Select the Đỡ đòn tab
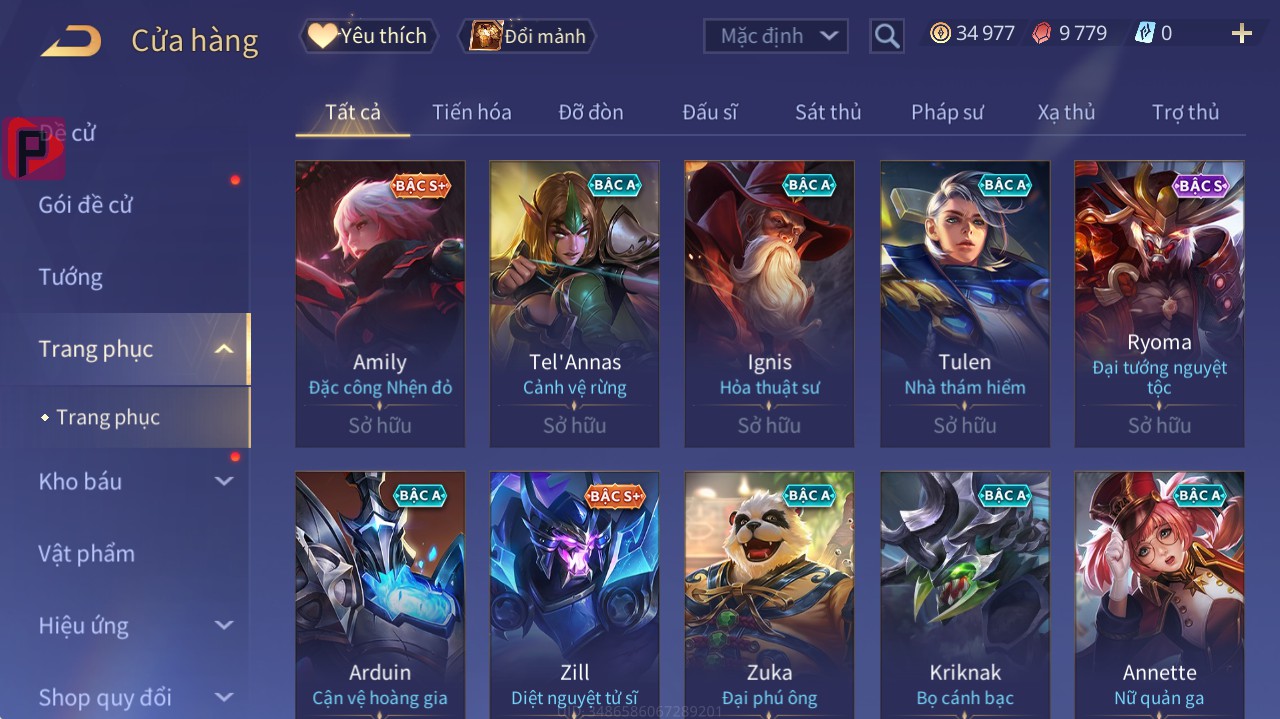1280x719 pixels. [590, 112]
